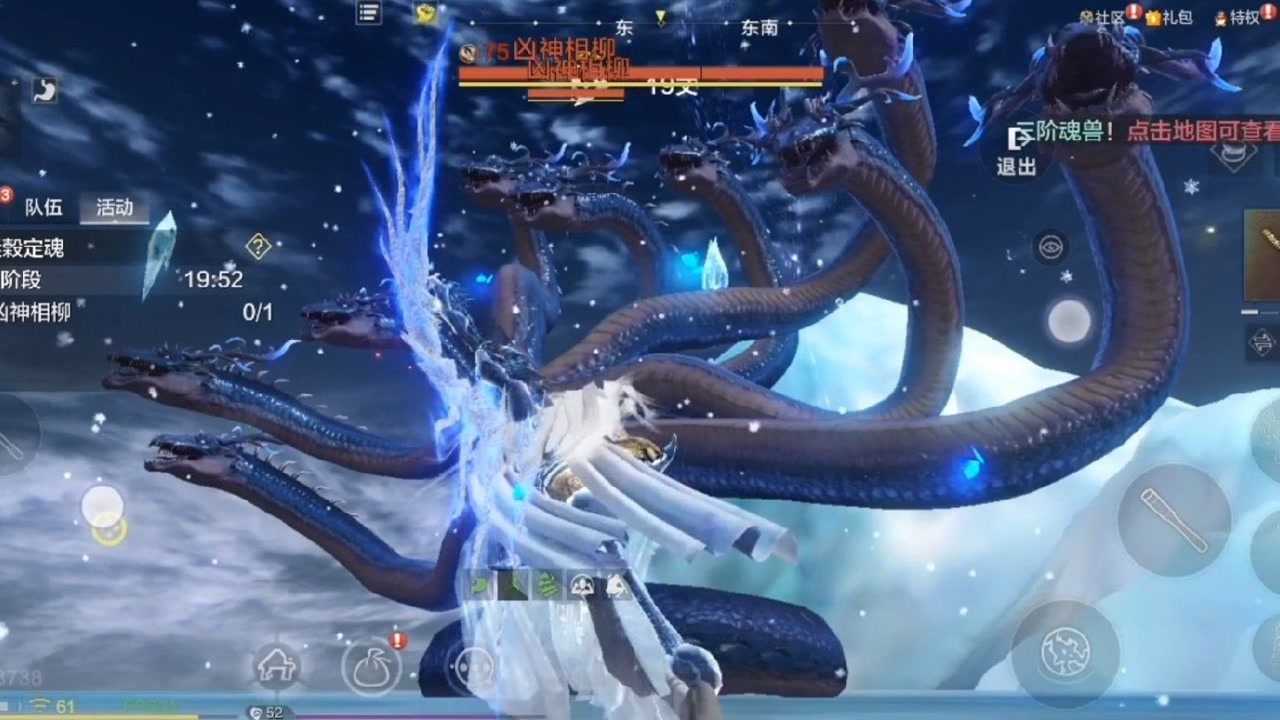The width and height of the screenshot is (1280, 720).
Task: Toggle the eye visibility icon
Action: tap(1050, 247)
